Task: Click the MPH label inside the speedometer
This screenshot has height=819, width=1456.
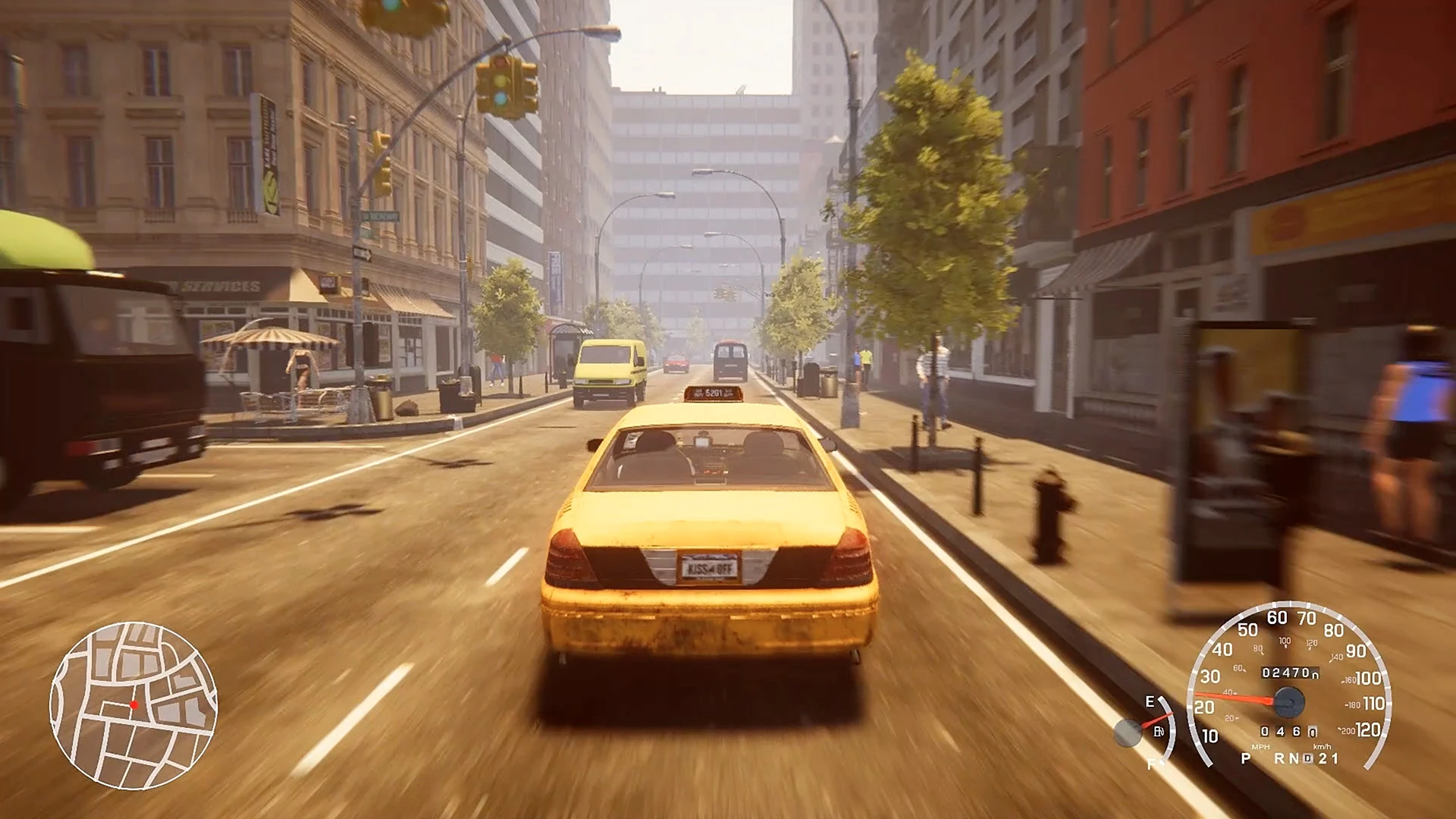Action: tap(1260, 747)
